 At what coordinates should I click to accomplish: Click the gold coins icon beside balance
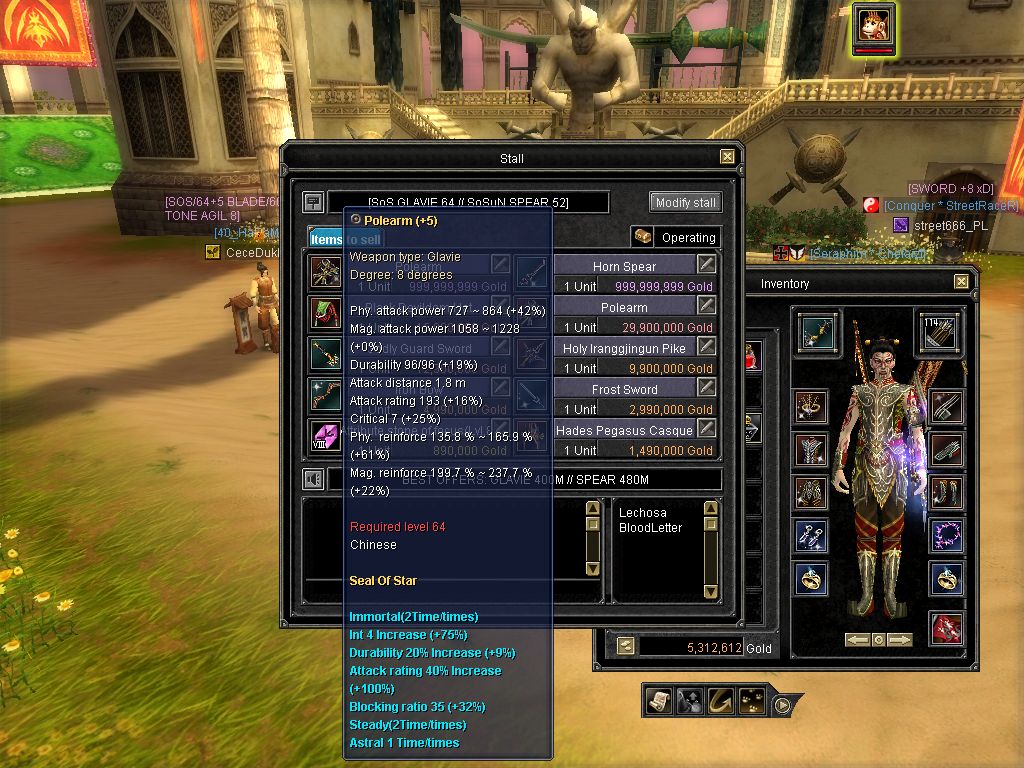625,647
